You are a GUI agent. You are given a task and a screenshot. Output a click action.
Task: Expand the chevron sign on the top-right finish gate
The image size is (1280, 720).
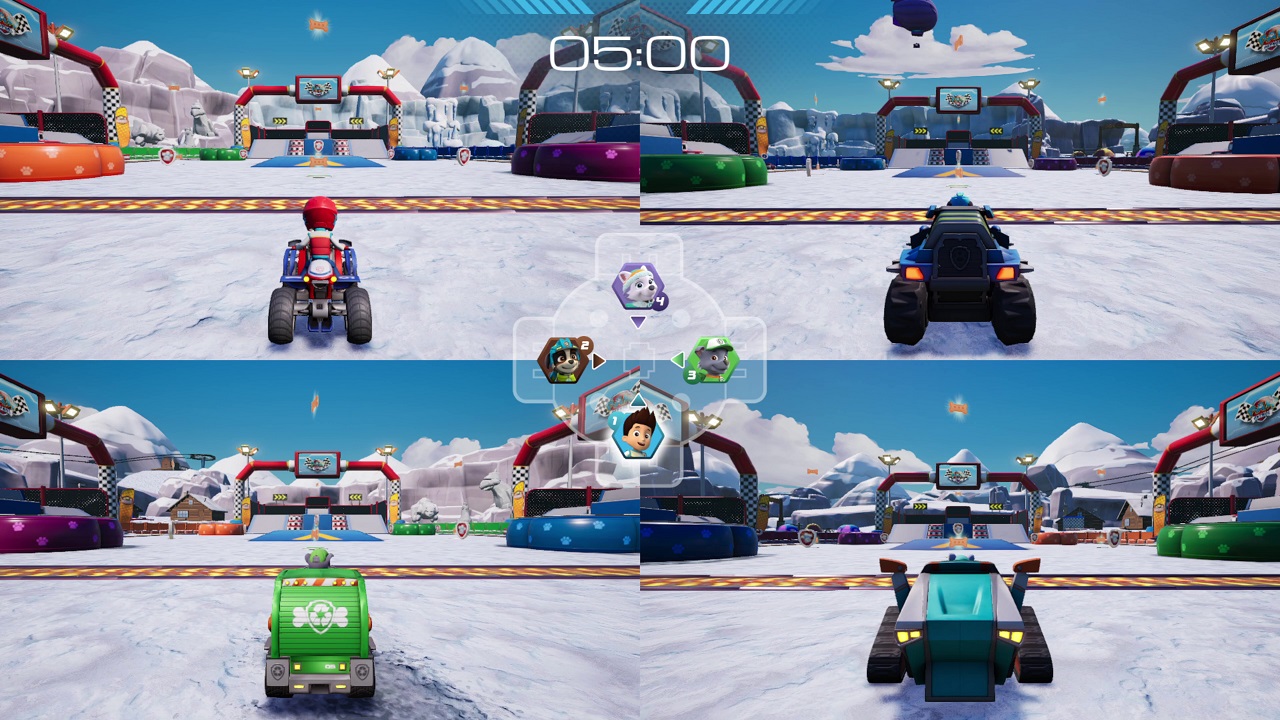coord(920,130)
